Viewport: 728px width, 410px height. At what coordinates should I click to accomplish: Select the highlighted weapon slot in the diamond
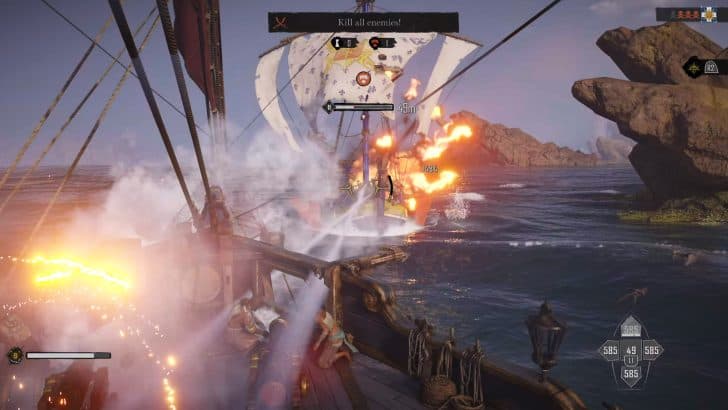[631, 329]
